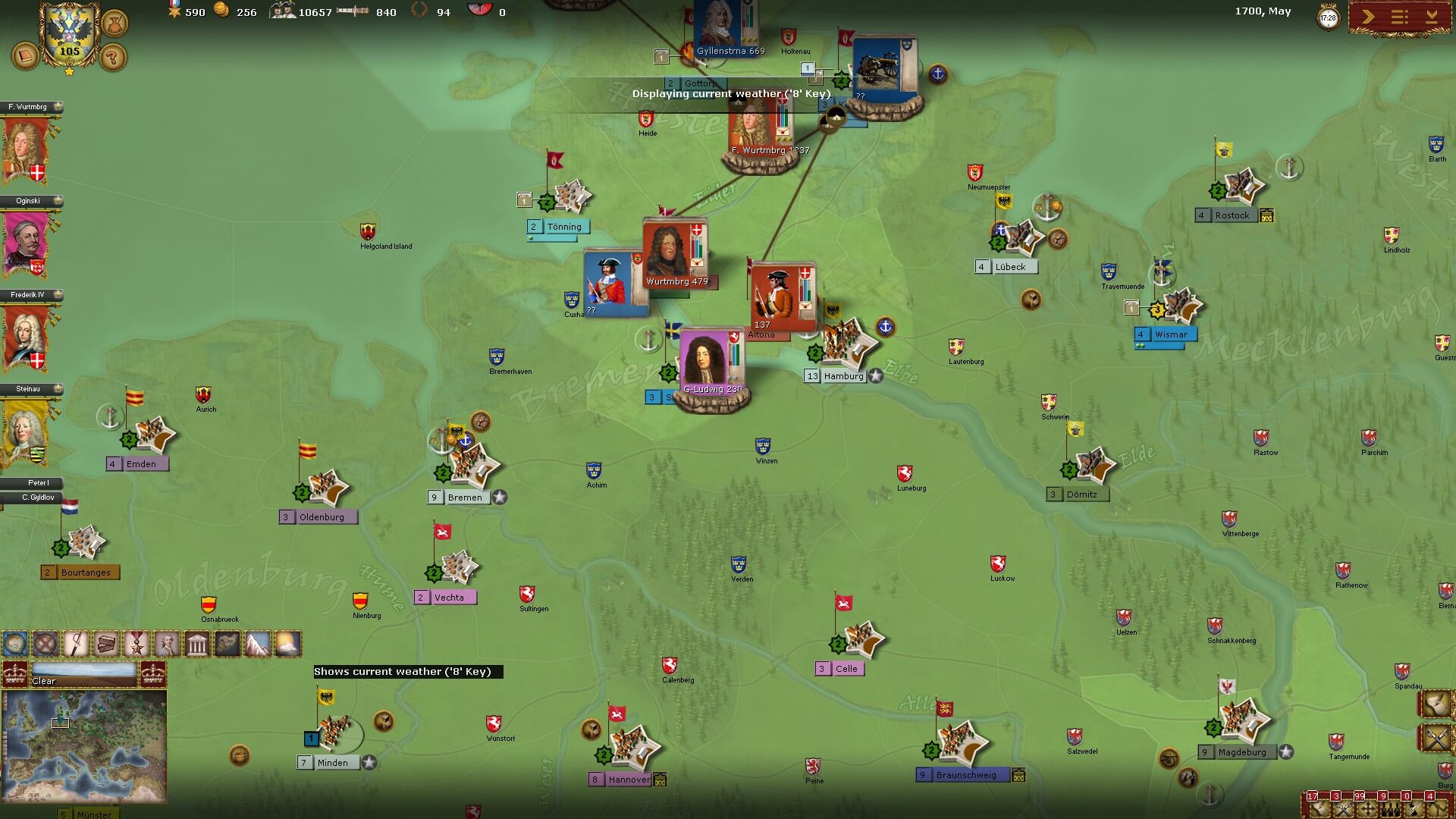
Task: Toggle the mountain terrain map filter
Action: 257,644
